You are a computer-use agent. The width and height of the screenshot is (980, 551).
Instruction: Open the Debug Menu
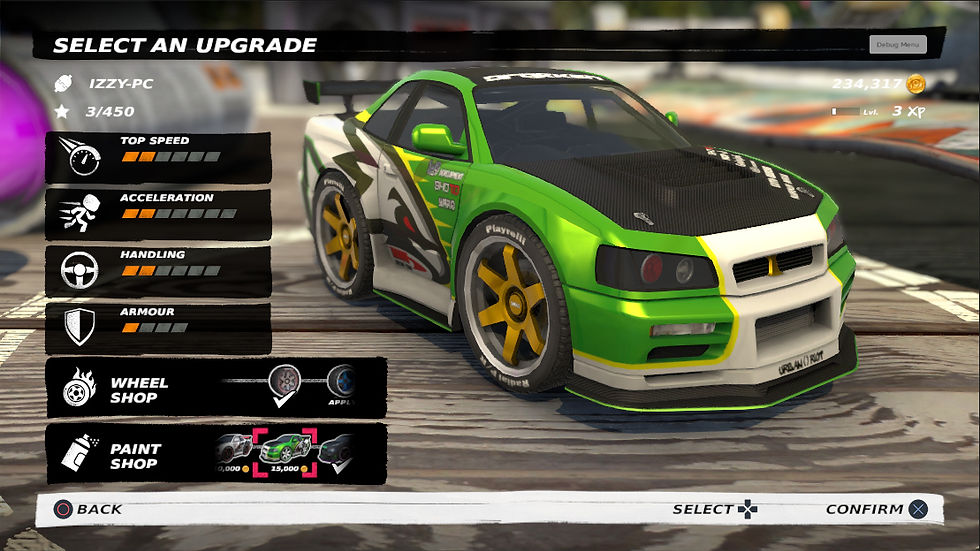[897, 44]
